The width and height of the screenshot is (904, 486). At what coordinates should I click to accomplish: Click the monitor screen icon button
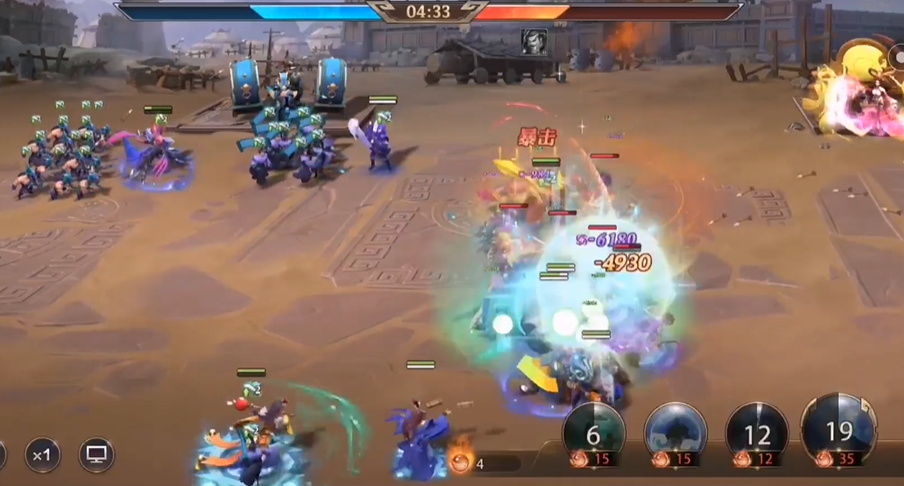pyautogui.click(x=97, y=455)
